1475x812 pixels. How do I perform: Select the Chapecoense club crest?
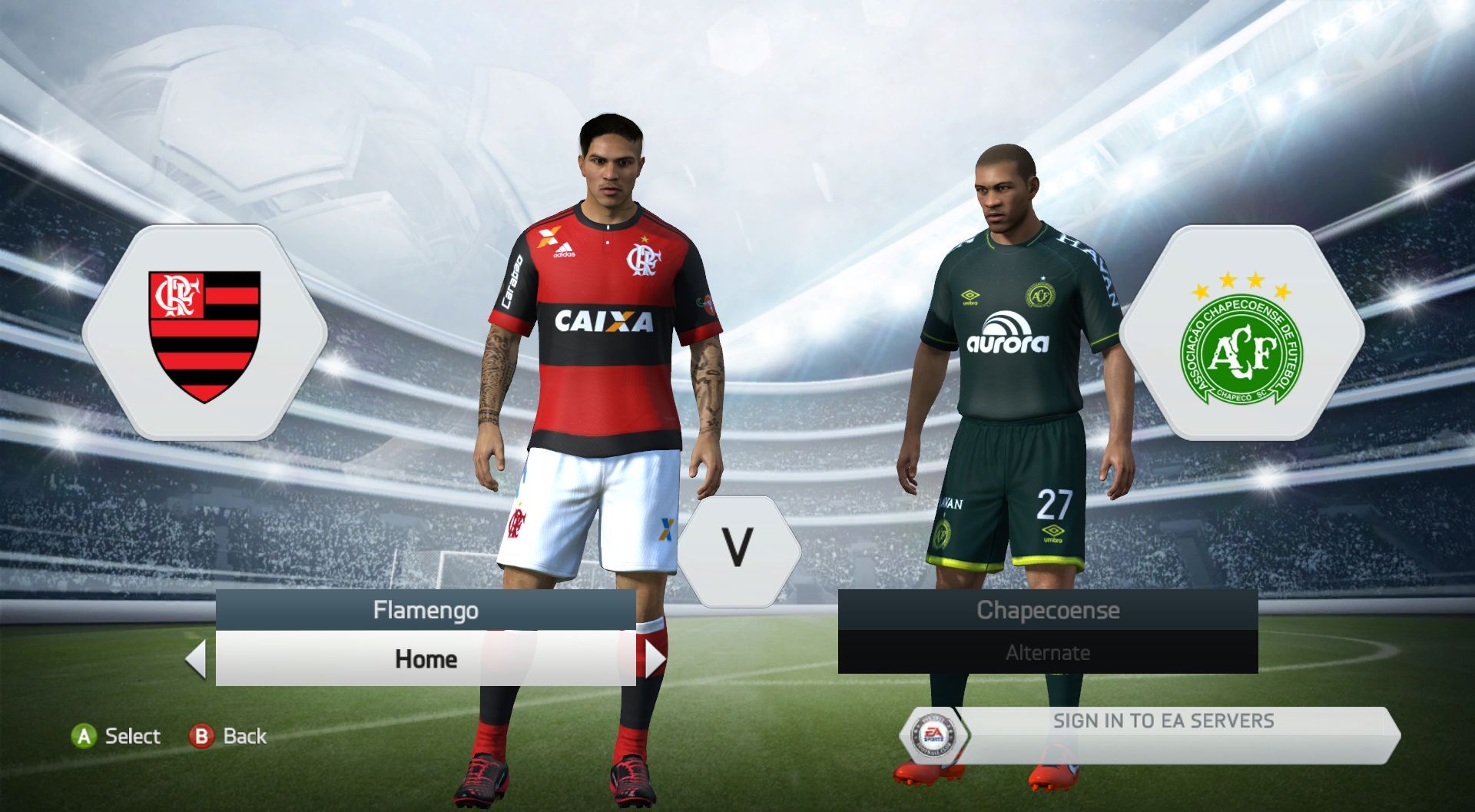tap(1241, 334)
